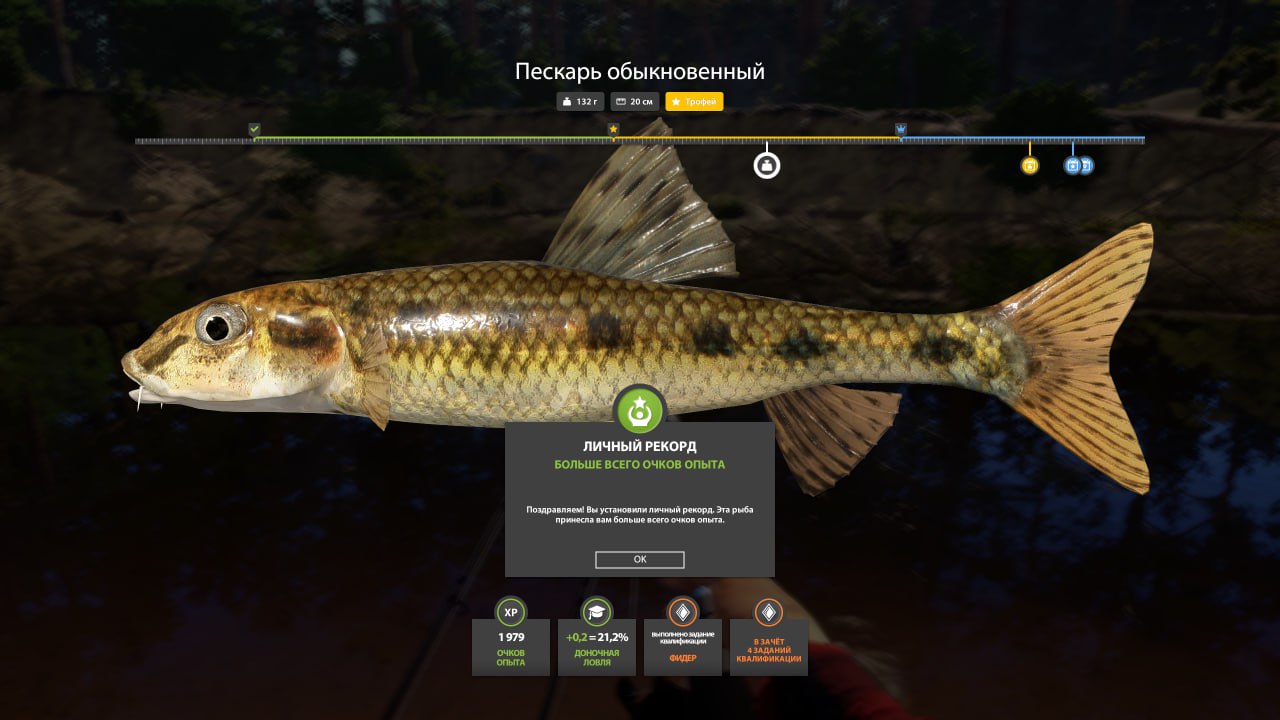Open the XP experience points tile
The image size is (1280, 720).
point(511,646)
